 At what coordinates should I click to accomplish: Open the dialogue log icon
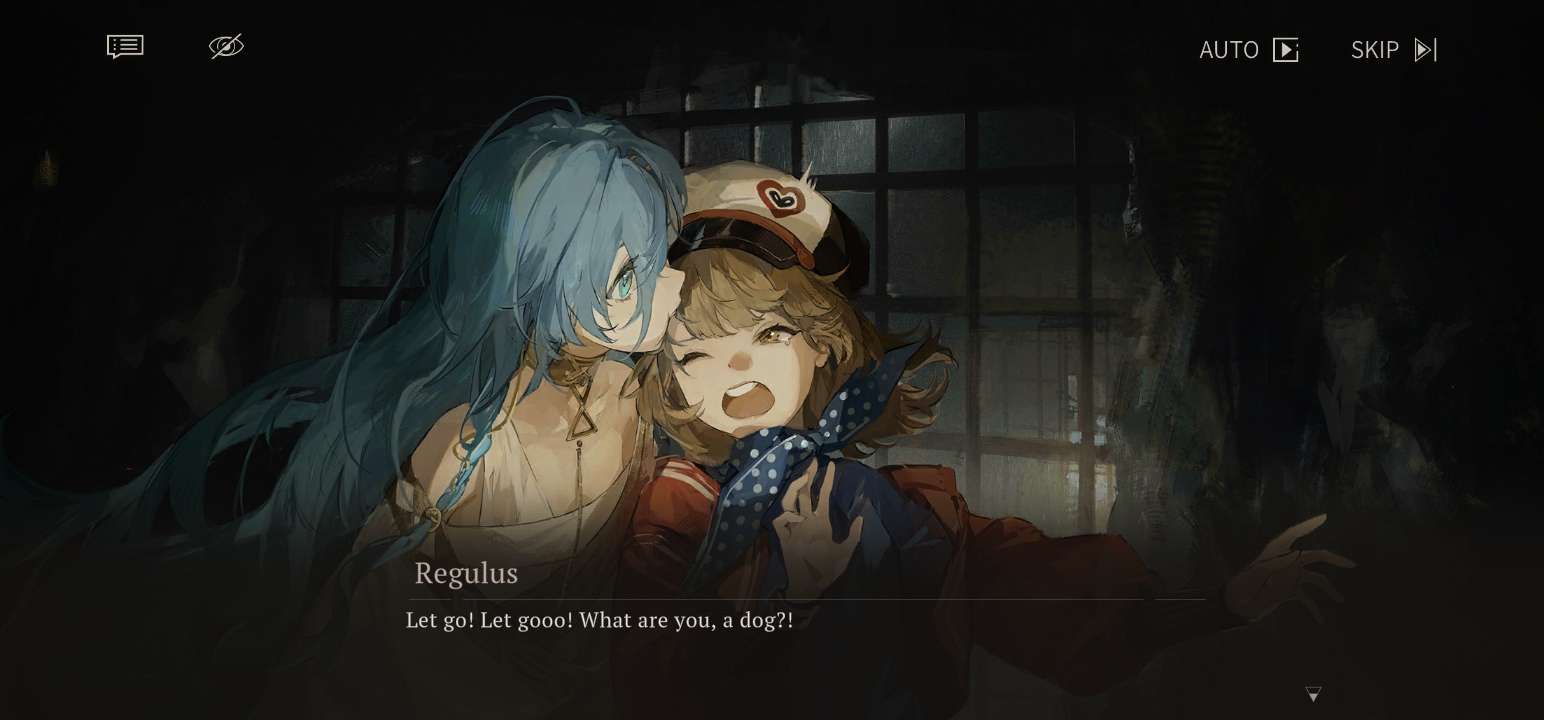(x=125, y=47)
